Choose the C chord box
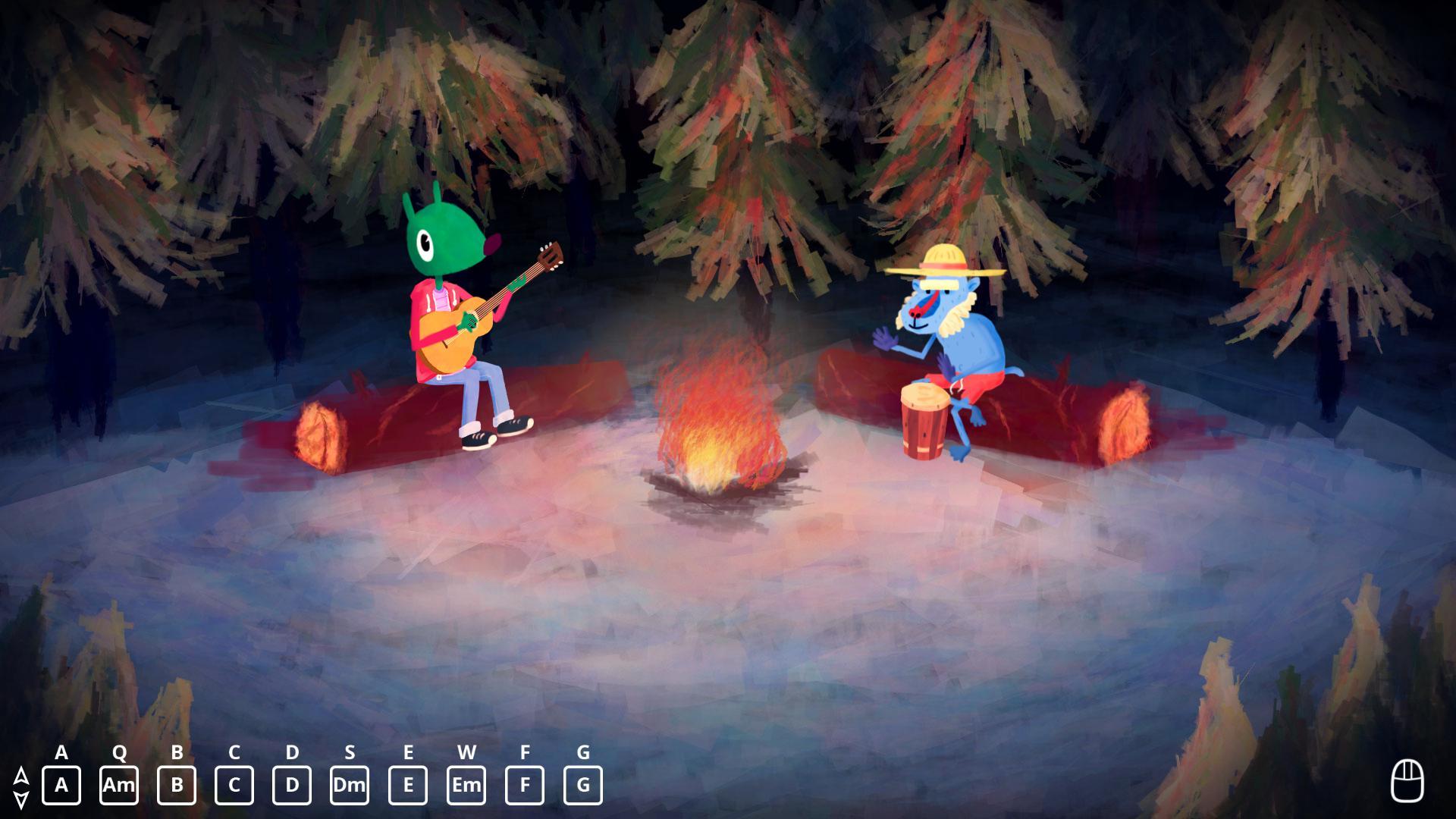The height and width of the screenshot is (819, 1456). click(234, 785)
